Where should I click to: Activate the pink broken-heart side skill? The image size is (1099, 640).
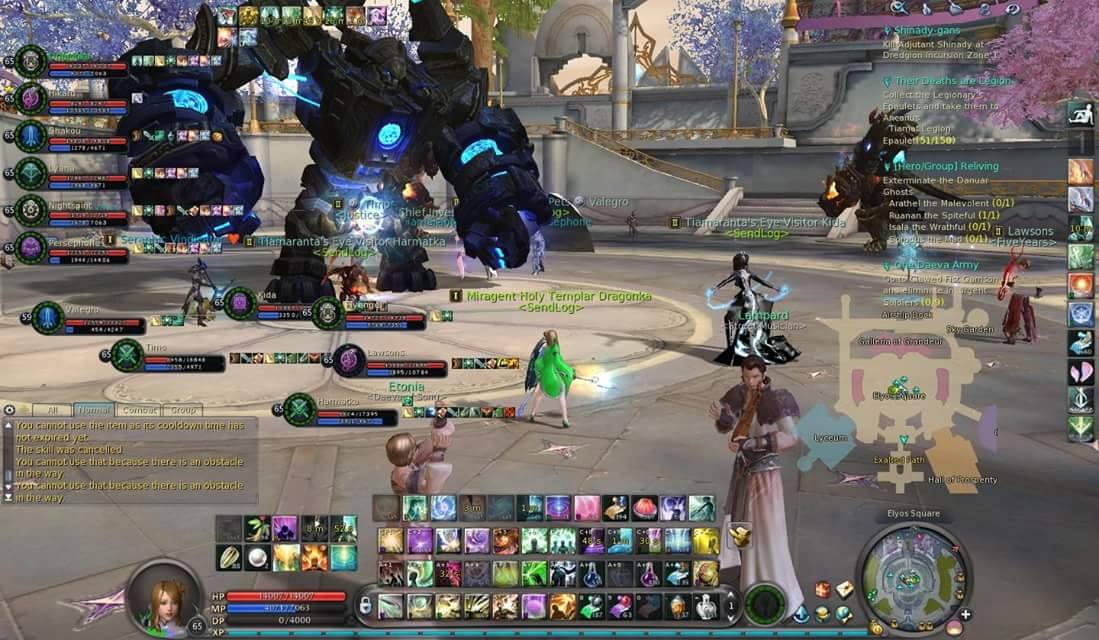(x=1080, y=371)
